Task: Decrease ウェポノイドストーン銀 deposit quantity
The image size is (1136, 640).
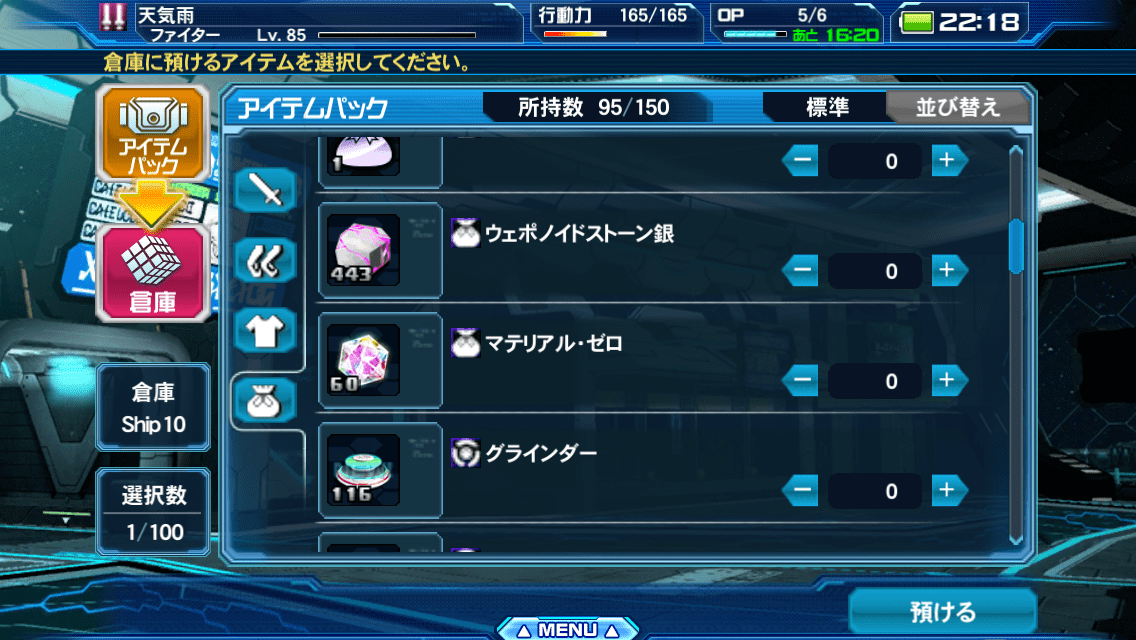Action: click(800, 270)
